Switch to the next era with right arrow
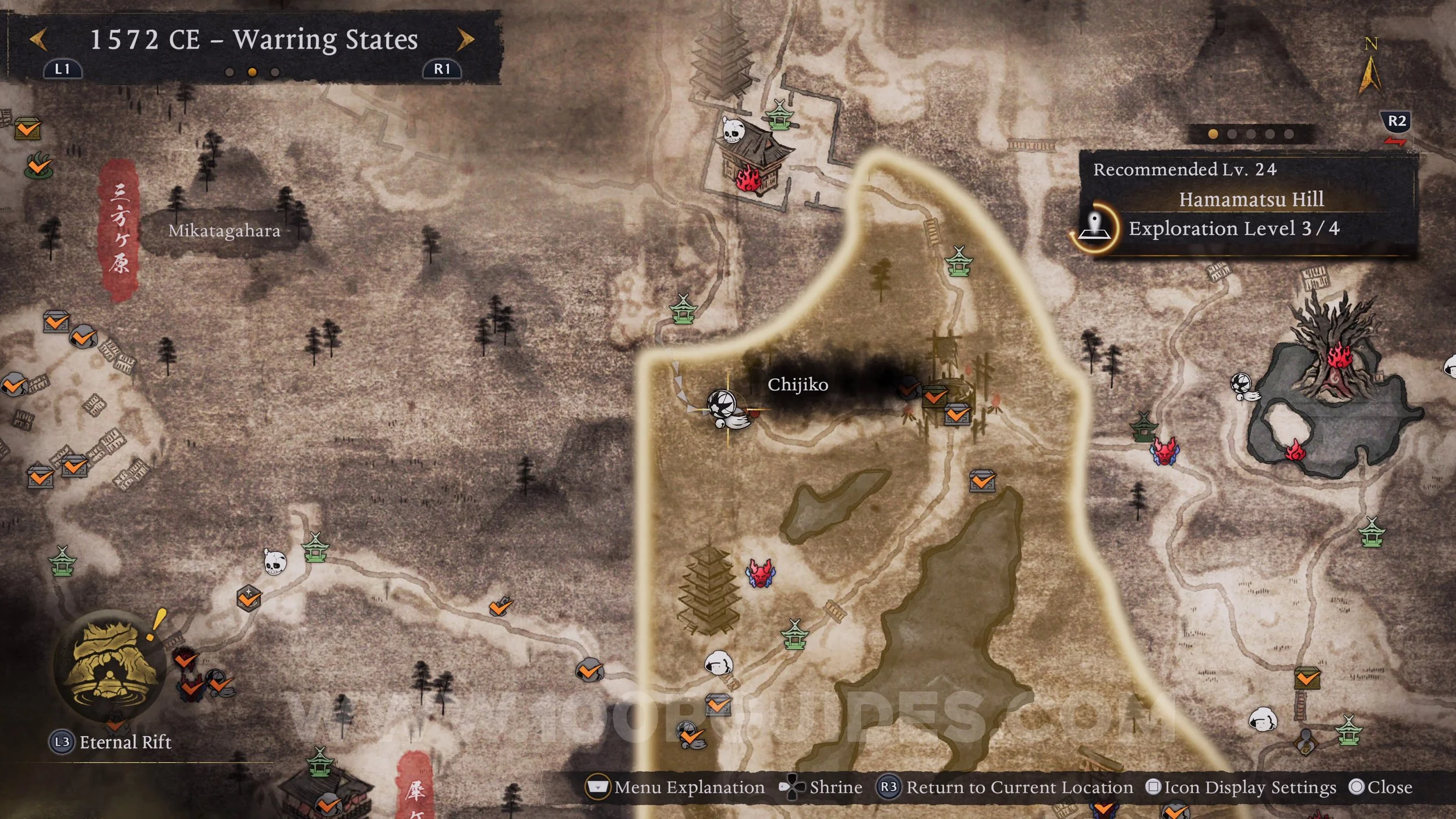This screenshot has height=819, width=1456. click(465, 40)
